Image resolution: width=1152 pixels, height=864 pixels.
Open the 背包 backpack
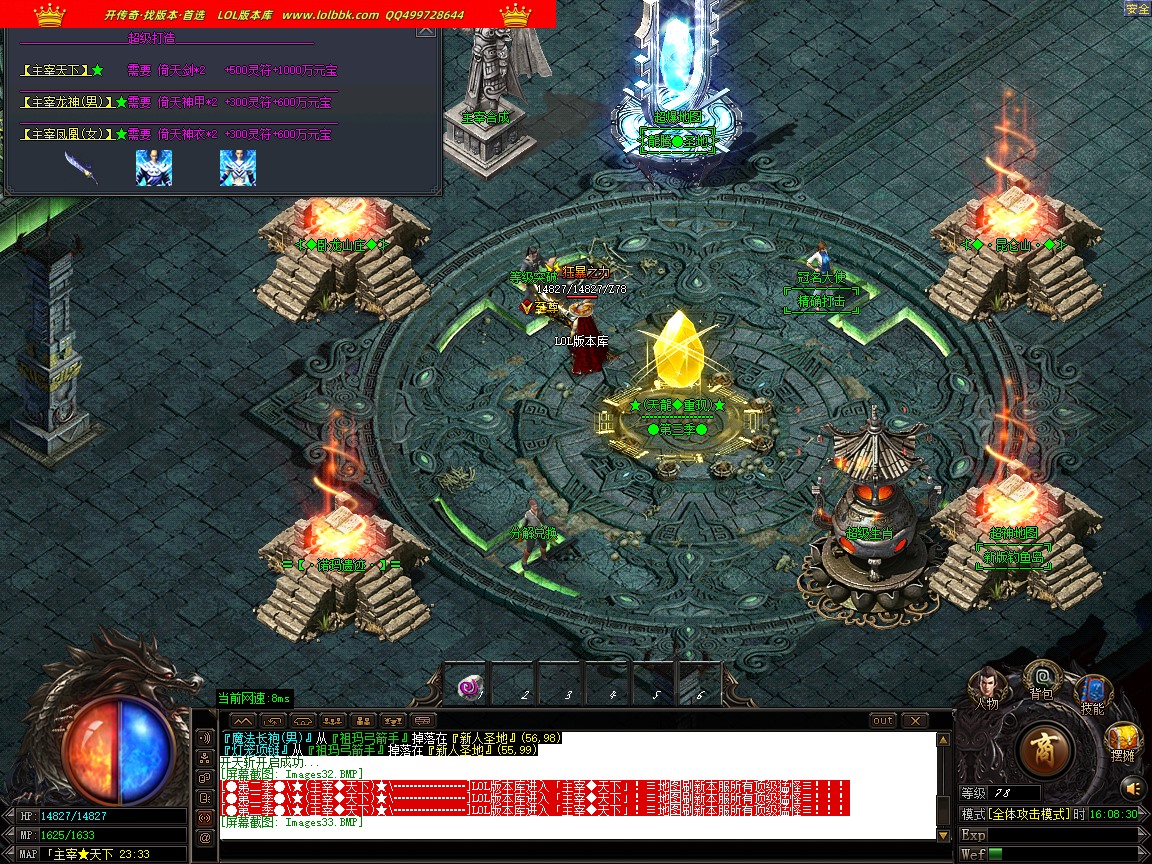1042,679
